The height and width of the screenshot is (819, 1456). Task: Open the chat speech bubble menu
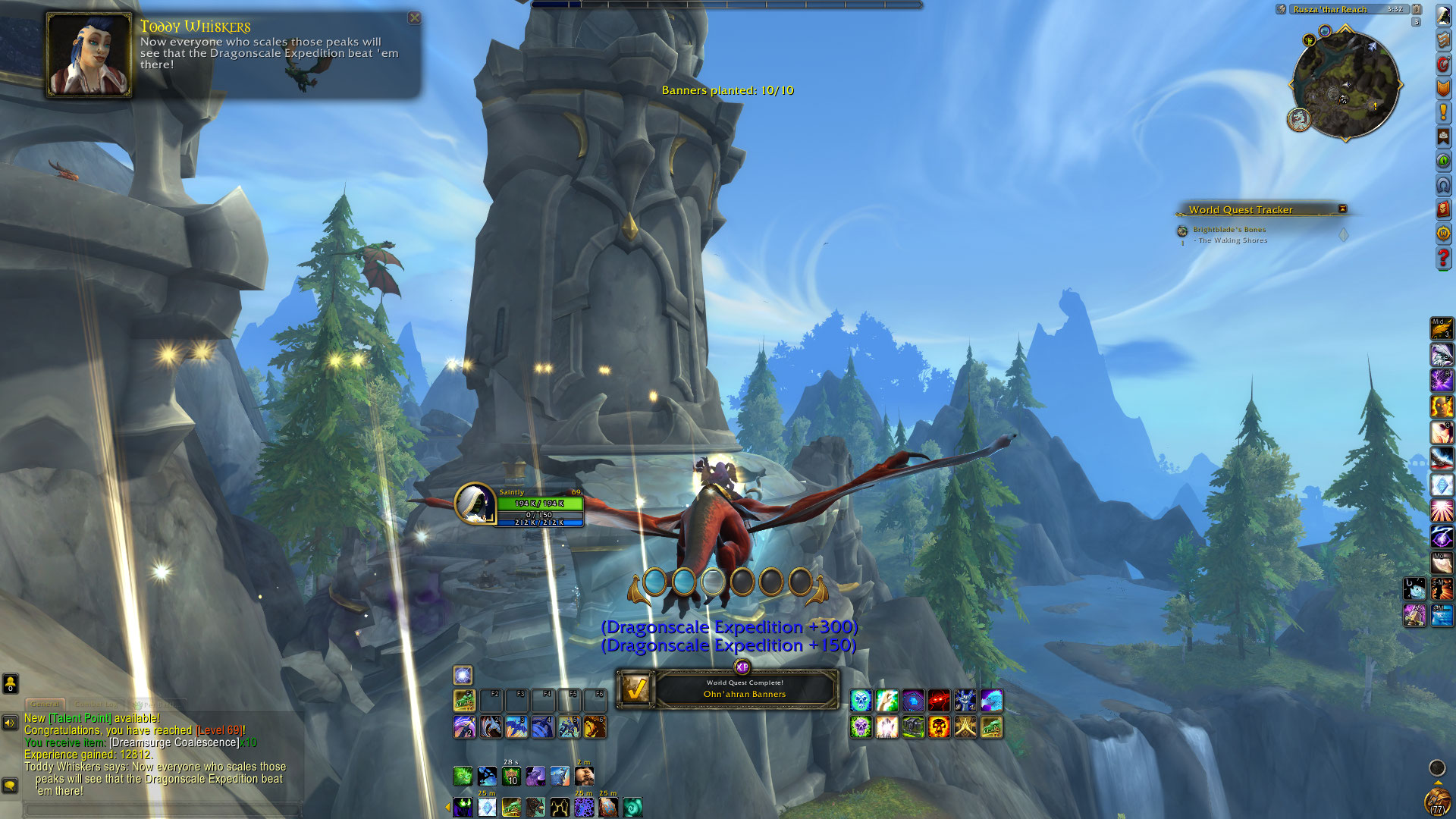[10, 786]
